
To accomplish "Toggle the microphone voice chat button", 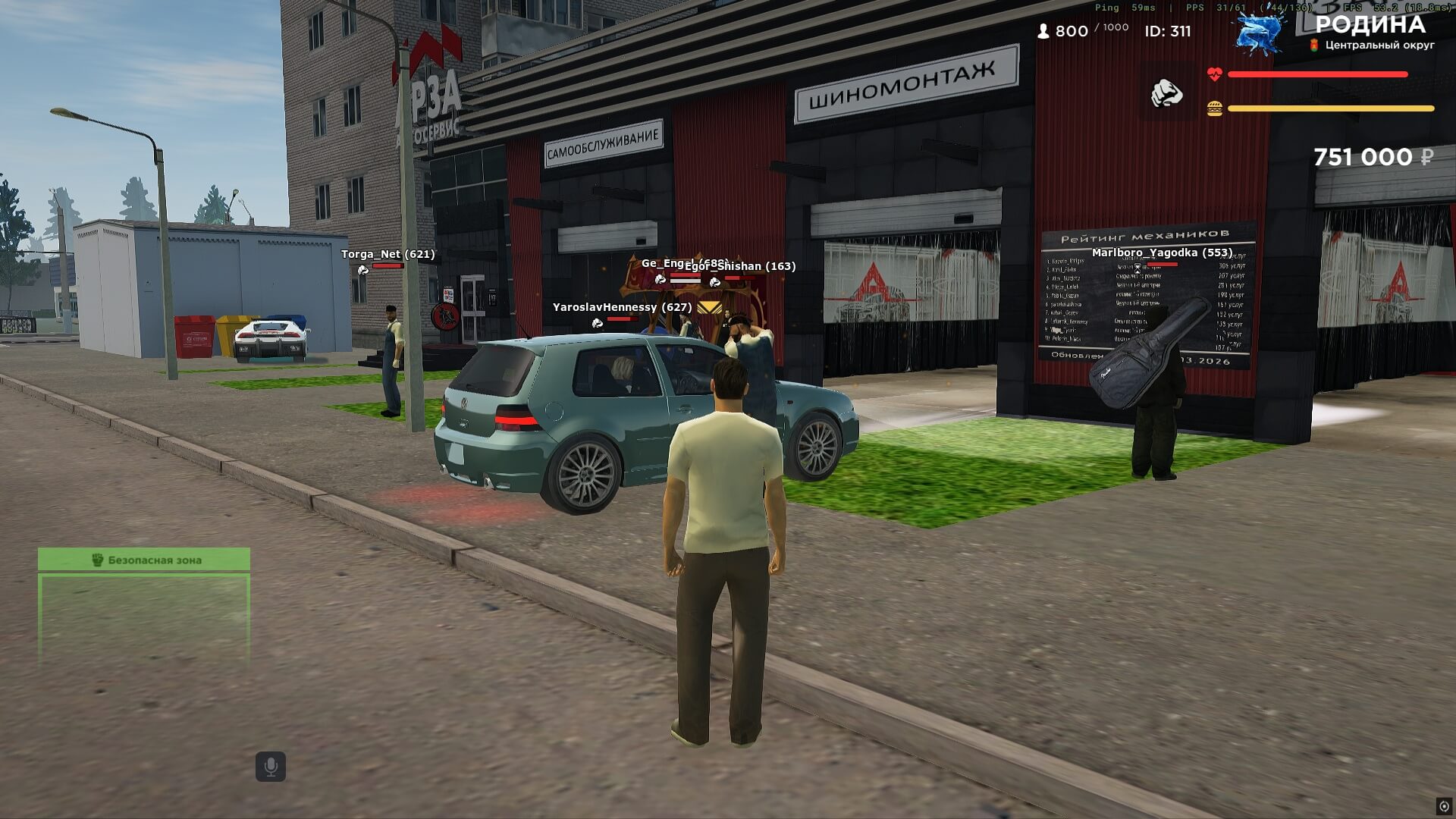I will [x=271, y=767].
